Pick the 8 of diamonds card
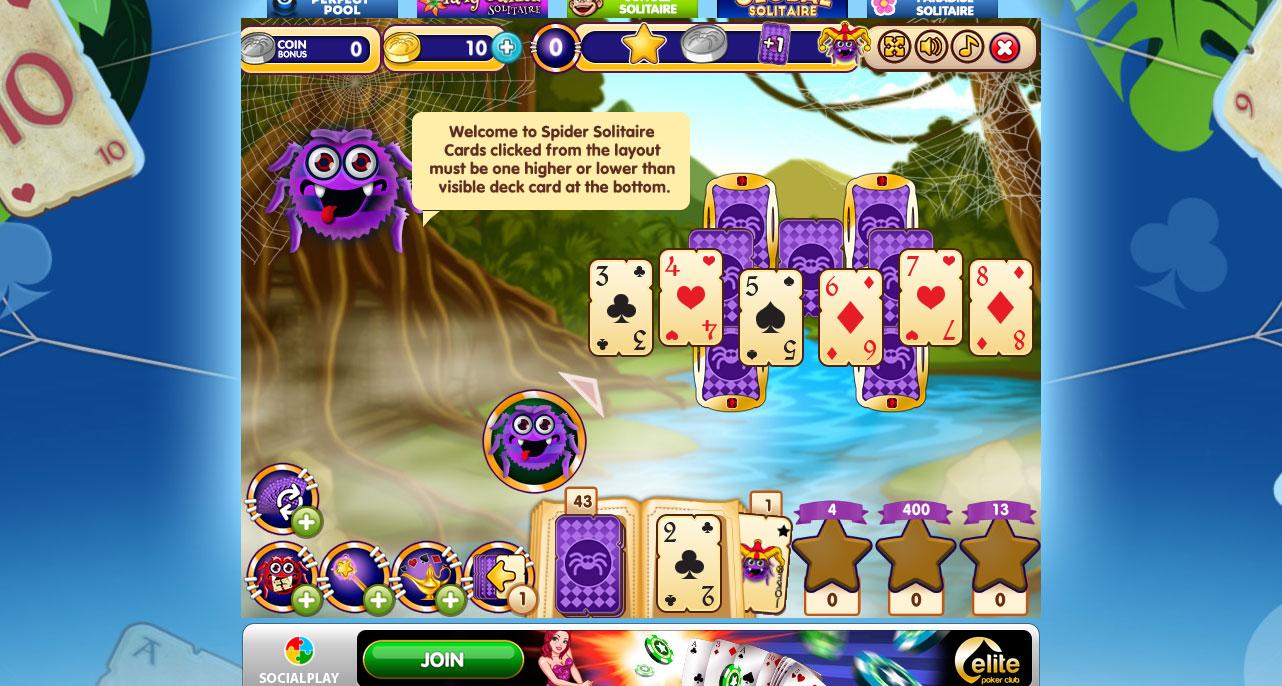The height and width of the screenshot is (686, 1282). (1000, 307)
